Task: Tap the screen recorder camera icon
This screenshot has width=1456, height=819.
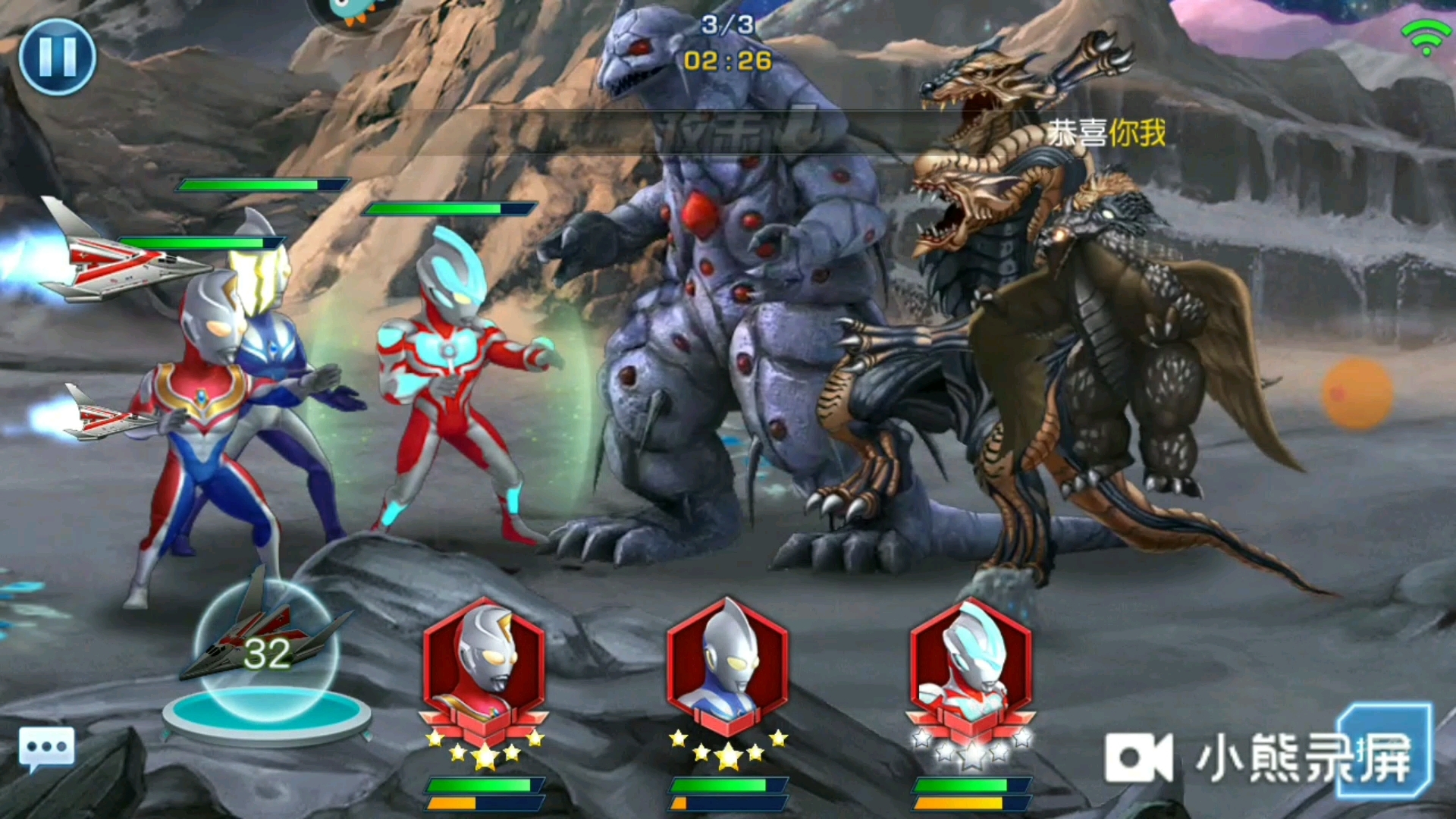Action: tap(1139, 758)
